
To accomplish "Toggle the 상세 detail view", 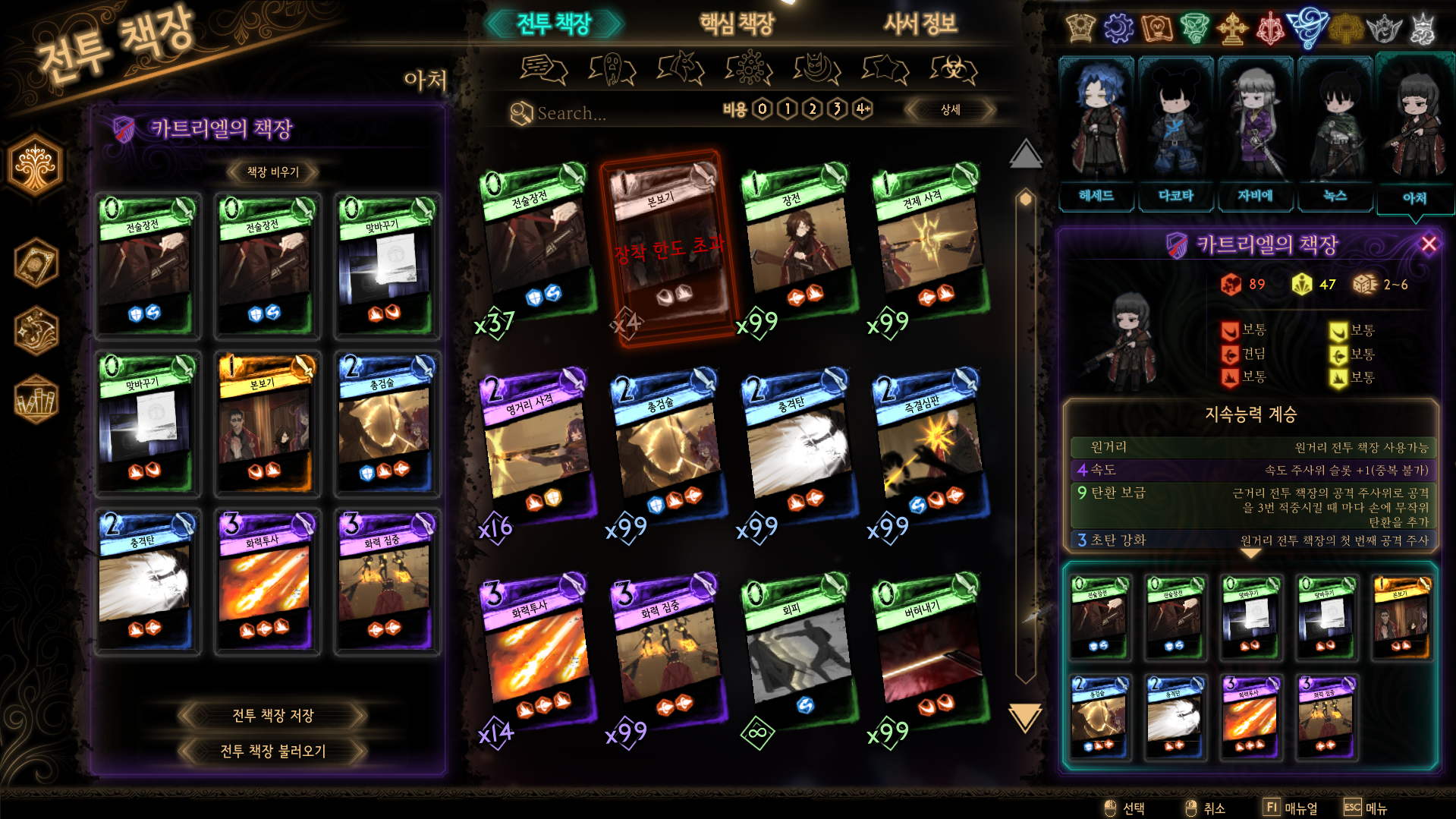I will pos(950,110).
